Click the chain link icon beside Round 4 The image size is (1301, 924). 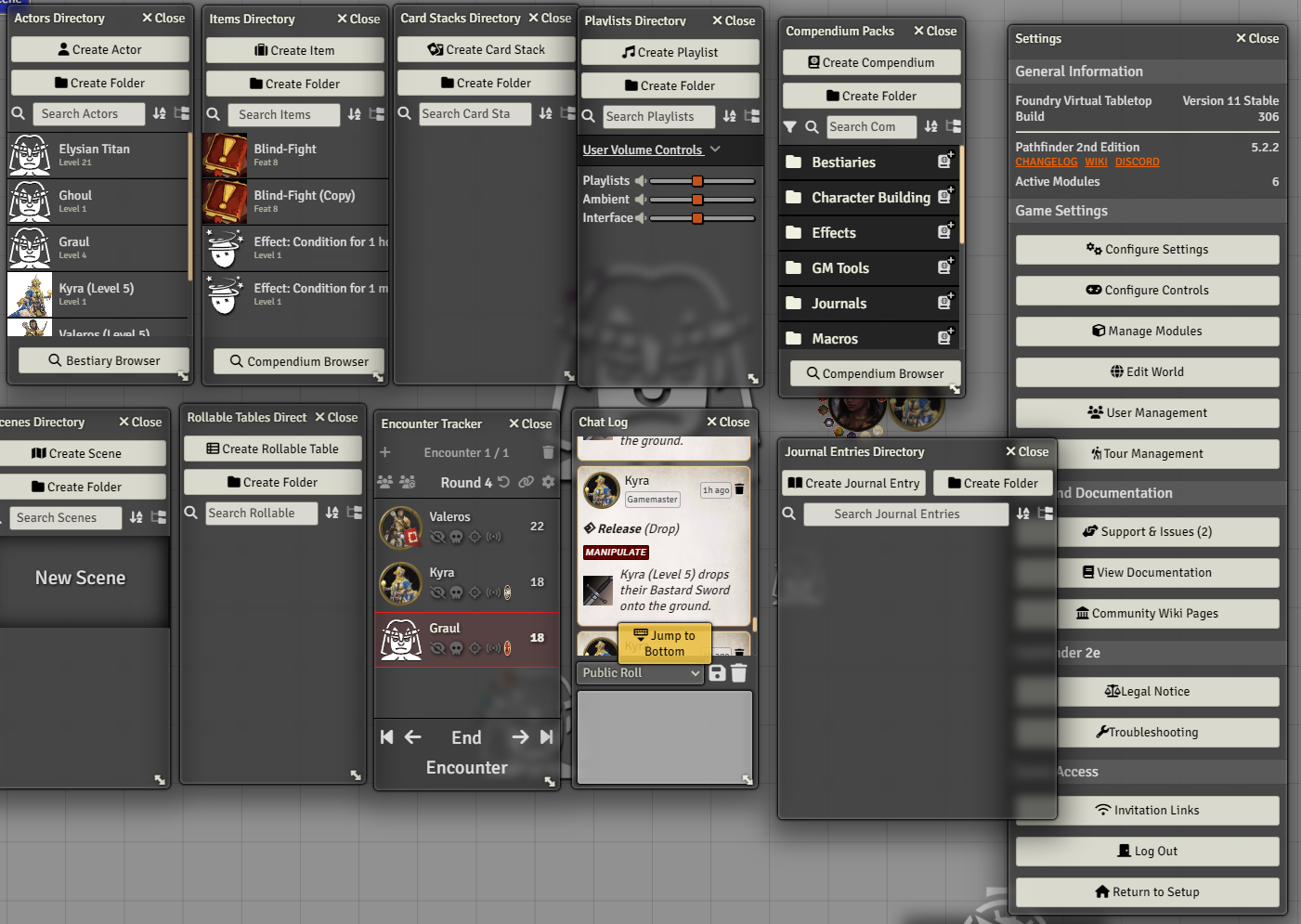(x=526, y=482)
